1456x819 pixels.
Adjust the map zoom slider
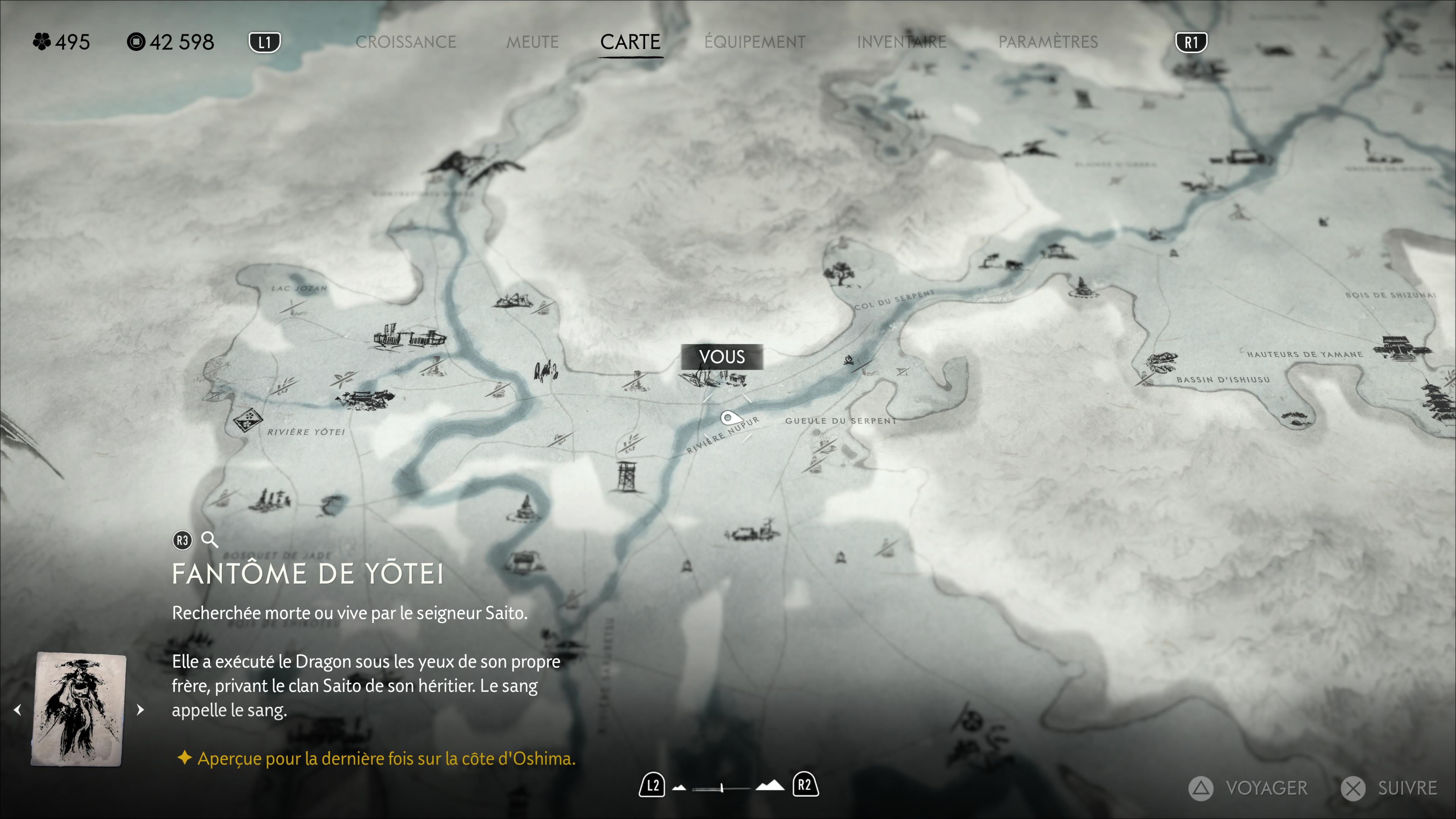(x=722, y=788)
